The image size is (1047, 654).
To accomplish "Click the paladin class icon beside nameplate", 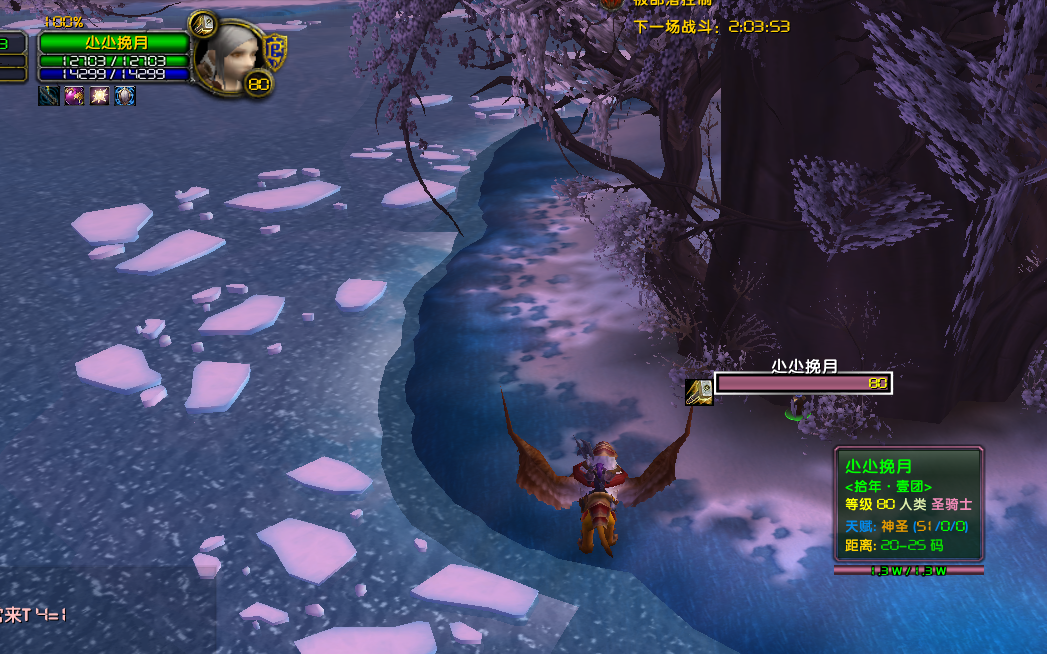I will 699,392.
